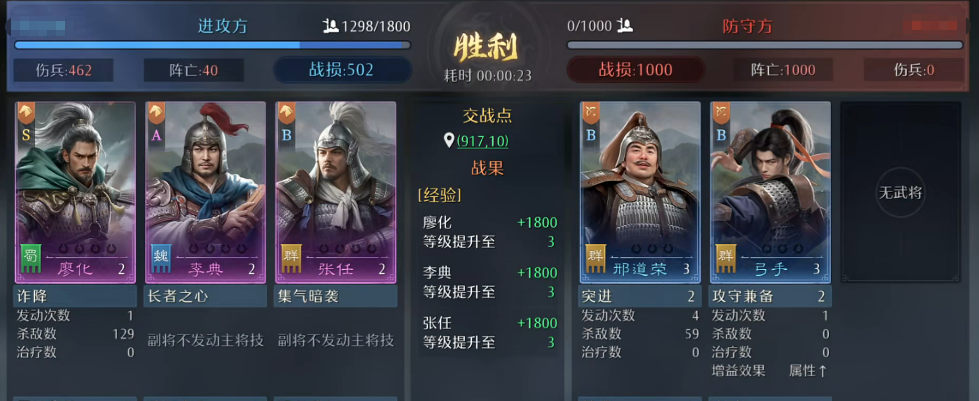
Task: Open the 邢道荣 defender card
Action: pos(640,190)
